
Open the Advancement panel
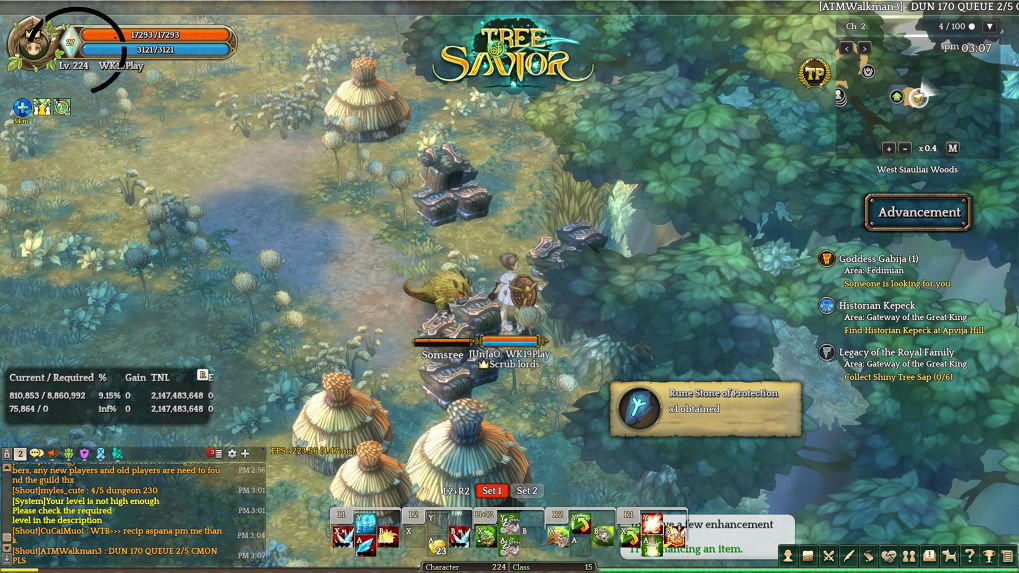[918, 212]
